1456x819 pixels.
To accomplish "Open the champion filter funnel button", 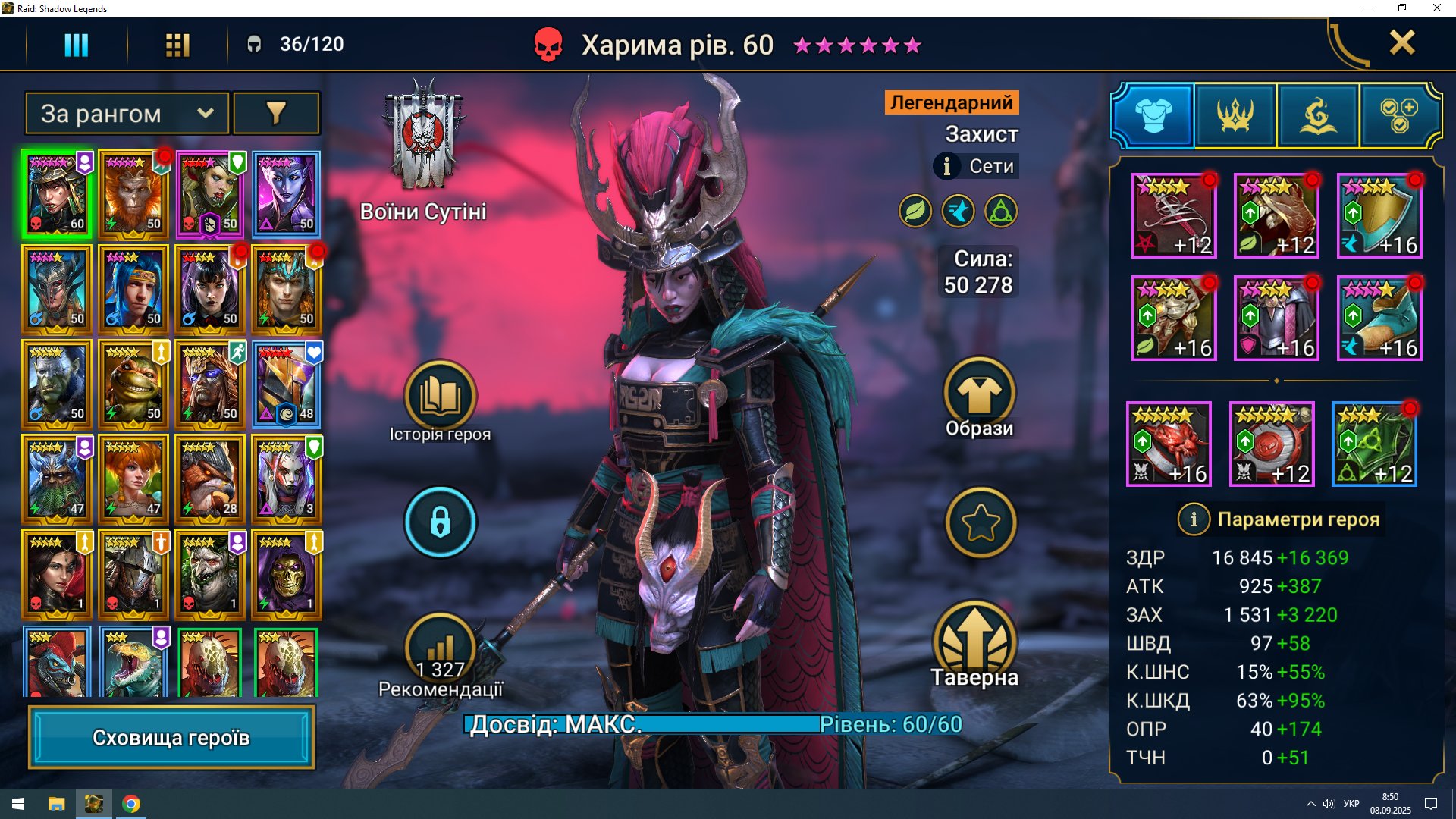I will click(x=276, y=114).
